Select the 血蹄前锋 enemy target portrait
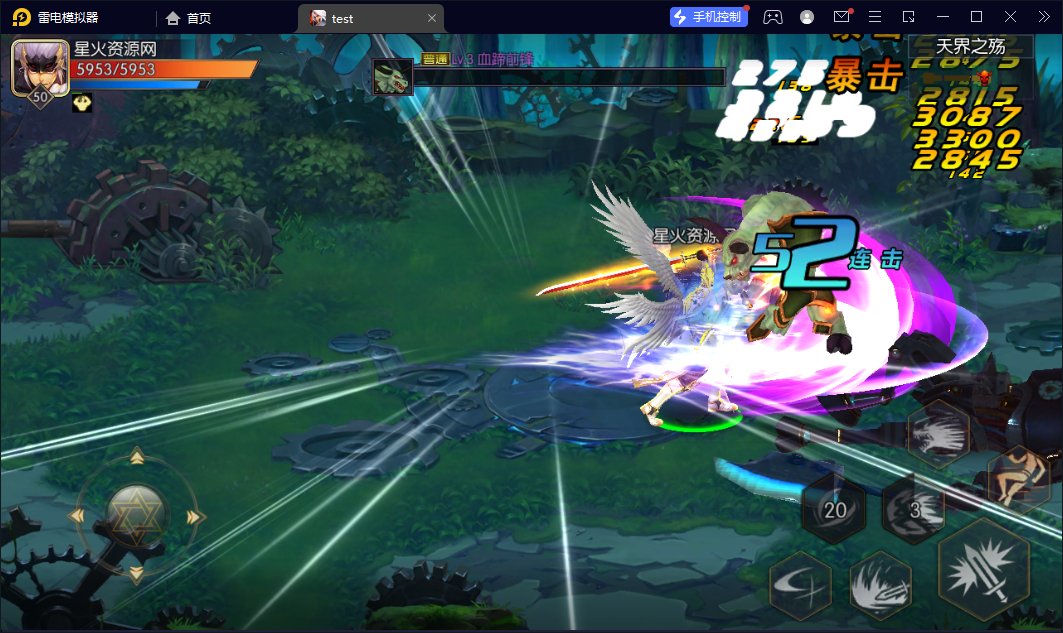Viewport: 1063px width, 633px height. point(393,77)
